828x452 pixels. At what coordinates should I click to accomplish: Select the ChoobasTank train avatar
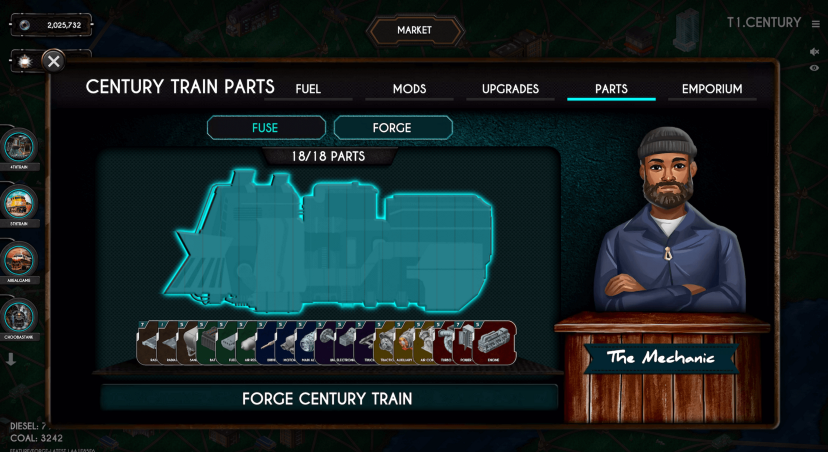pos(19,316)
